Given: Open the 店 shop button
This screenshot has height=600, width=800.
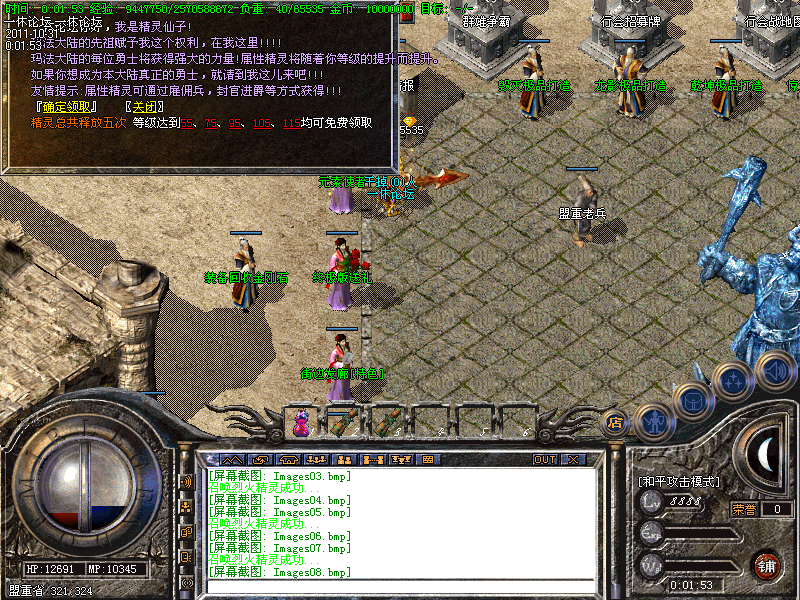Looking at the screenshot, I should [616, 422].
